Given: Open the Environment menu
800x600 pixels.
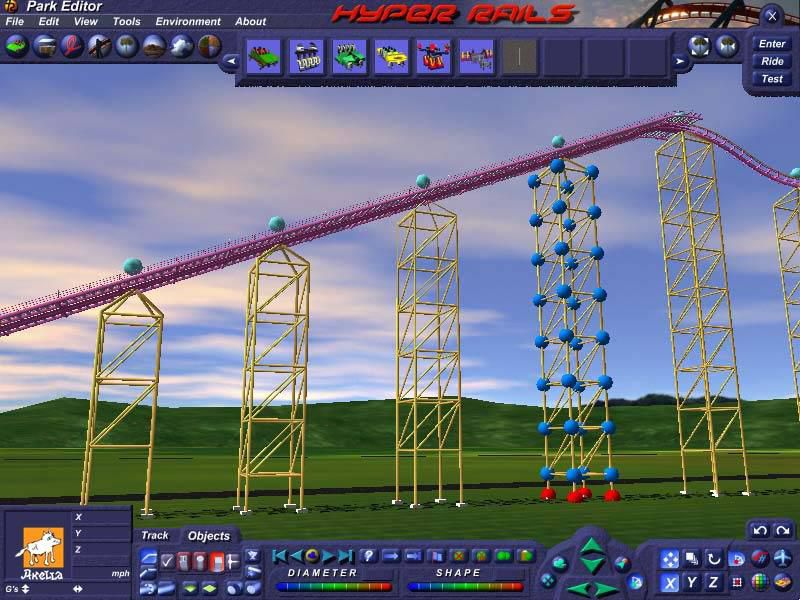Looking at the screenshot, I should [188, 21].
